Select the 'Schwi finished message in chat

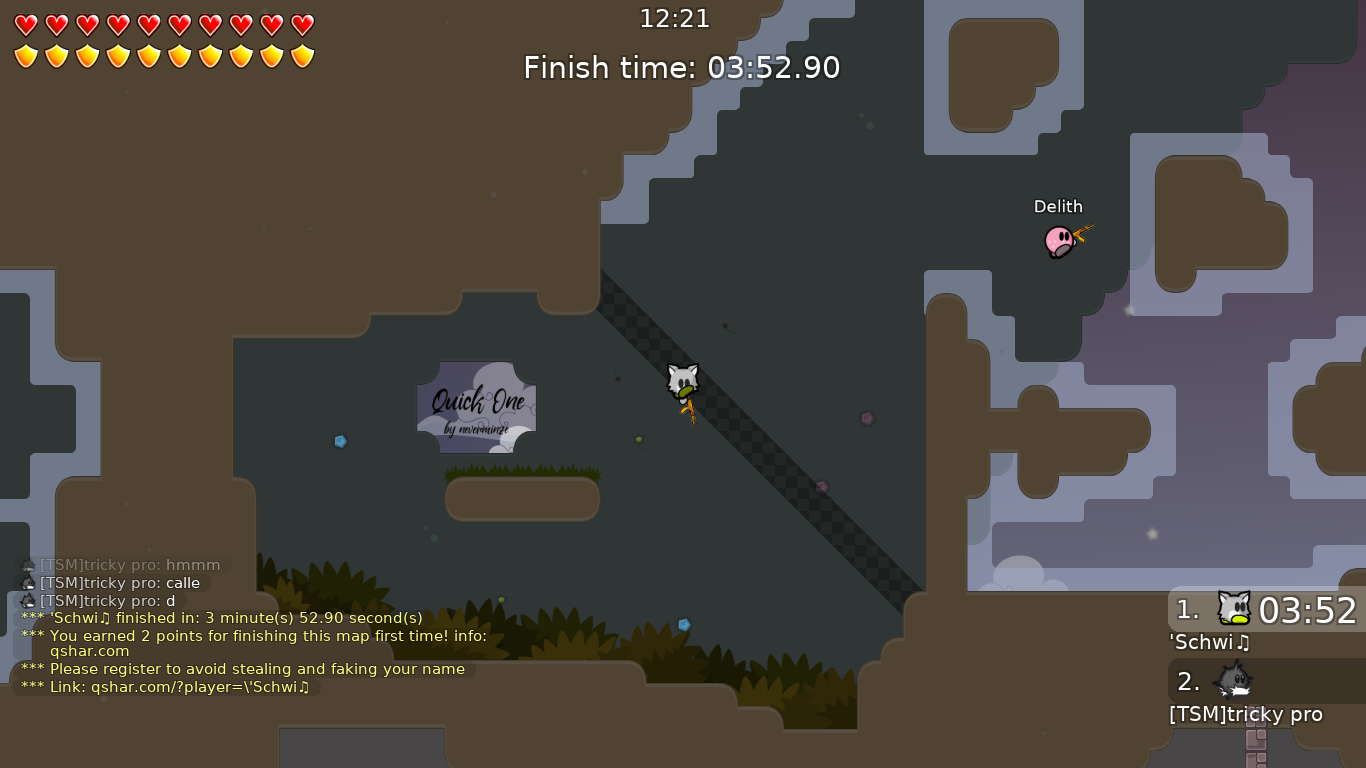220,617
